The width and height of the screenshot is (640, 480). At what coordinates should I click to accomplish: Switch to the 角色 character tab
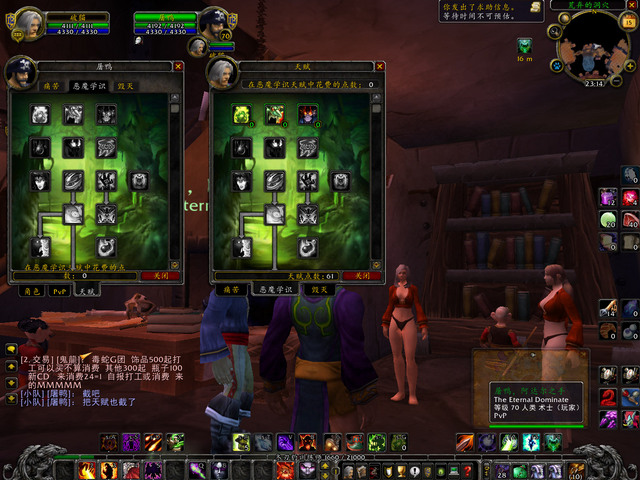[x=32, y=290]
